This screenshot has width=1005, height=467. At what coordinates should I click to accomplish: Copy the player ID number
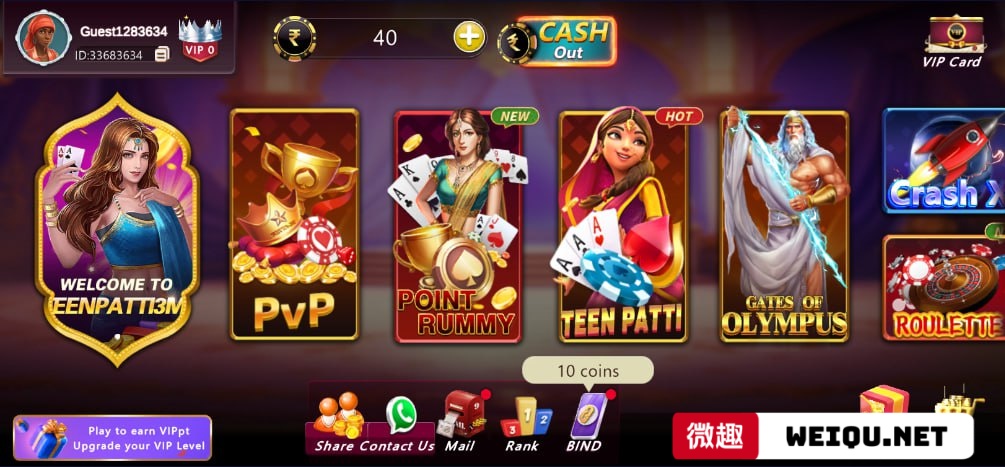162,55
